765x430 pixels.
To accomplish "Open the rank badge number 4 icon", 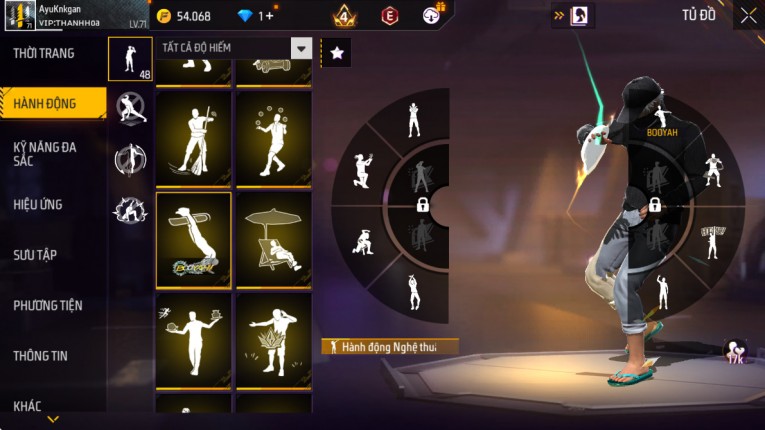I will (x=344, y=16).
